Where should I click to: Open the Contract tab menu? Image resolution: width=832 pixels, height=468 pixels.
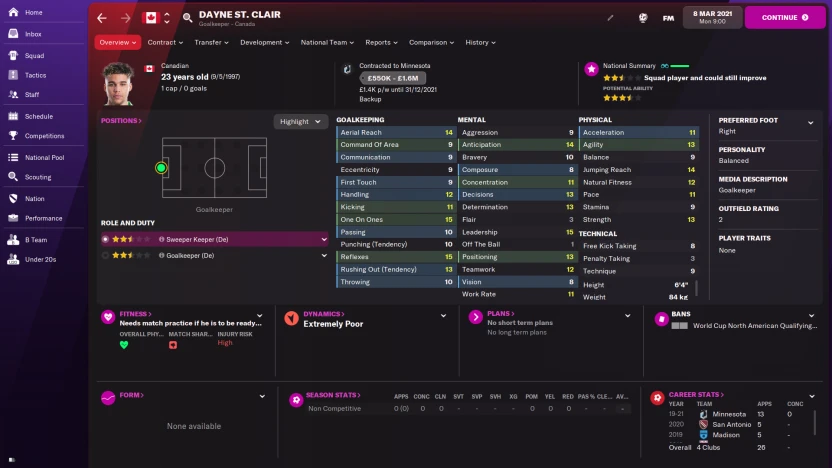164,43
